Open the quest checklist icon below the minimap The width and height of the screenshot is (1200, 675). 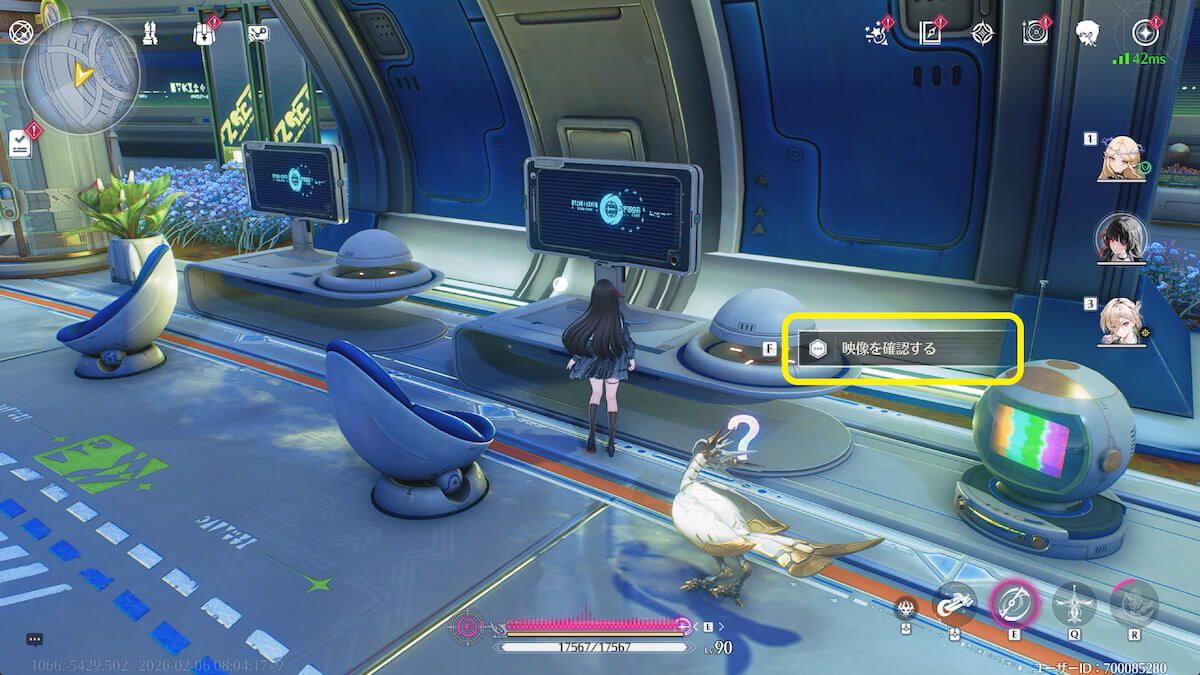[20, 143]
